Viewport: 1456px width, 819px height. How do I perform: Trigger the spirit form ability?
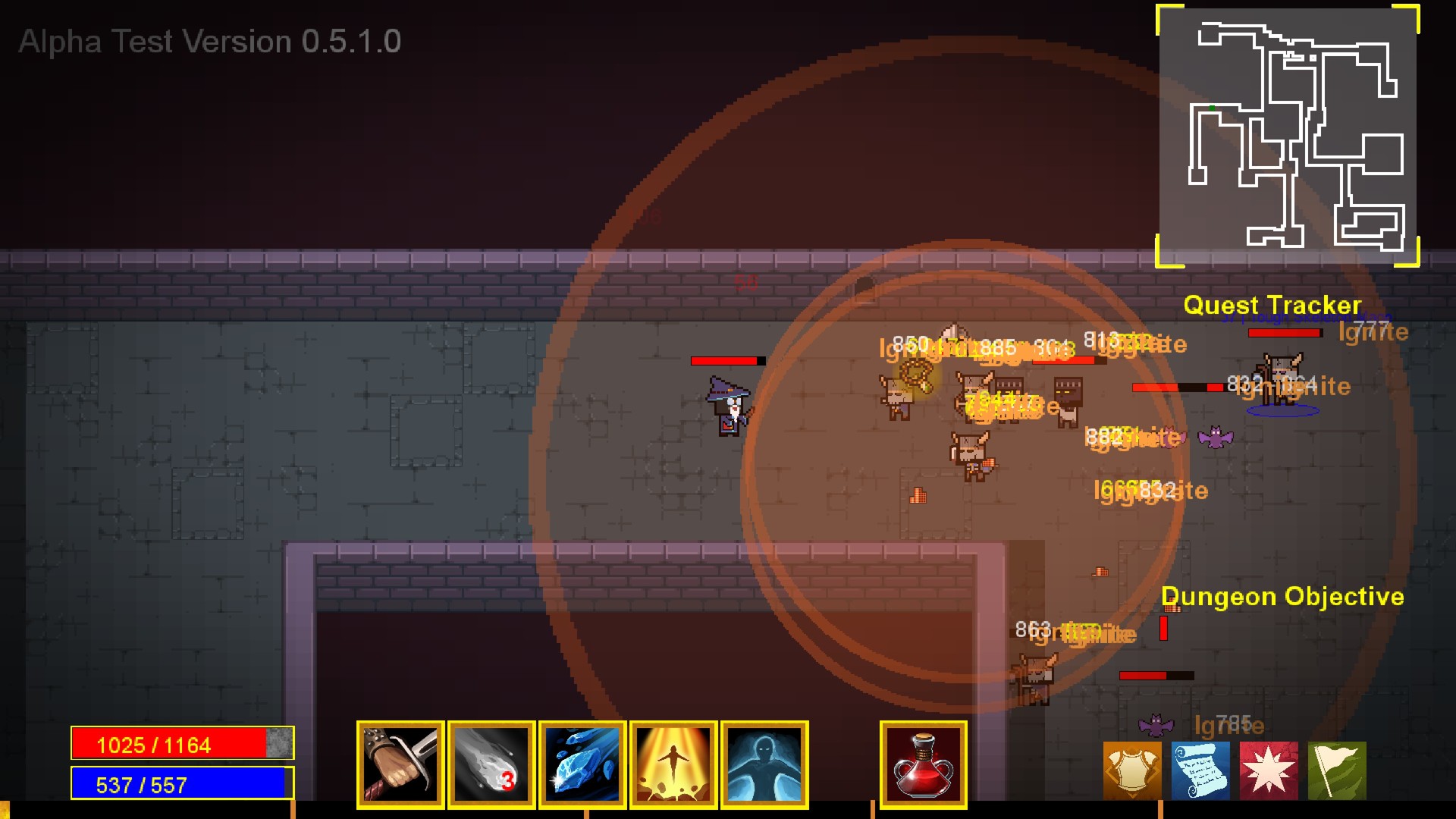tap(765, 764)
